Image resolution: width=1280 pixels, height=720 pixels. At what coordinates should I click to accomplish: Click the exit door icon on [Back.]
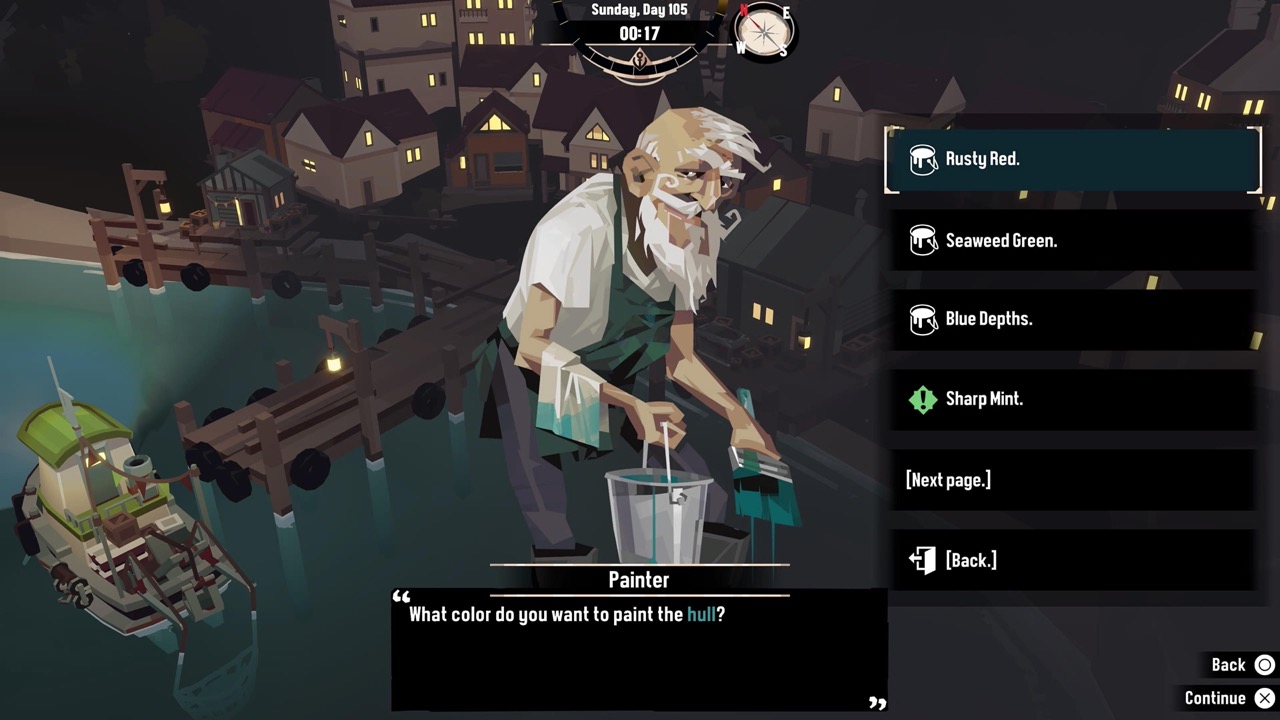coord(921,560)
